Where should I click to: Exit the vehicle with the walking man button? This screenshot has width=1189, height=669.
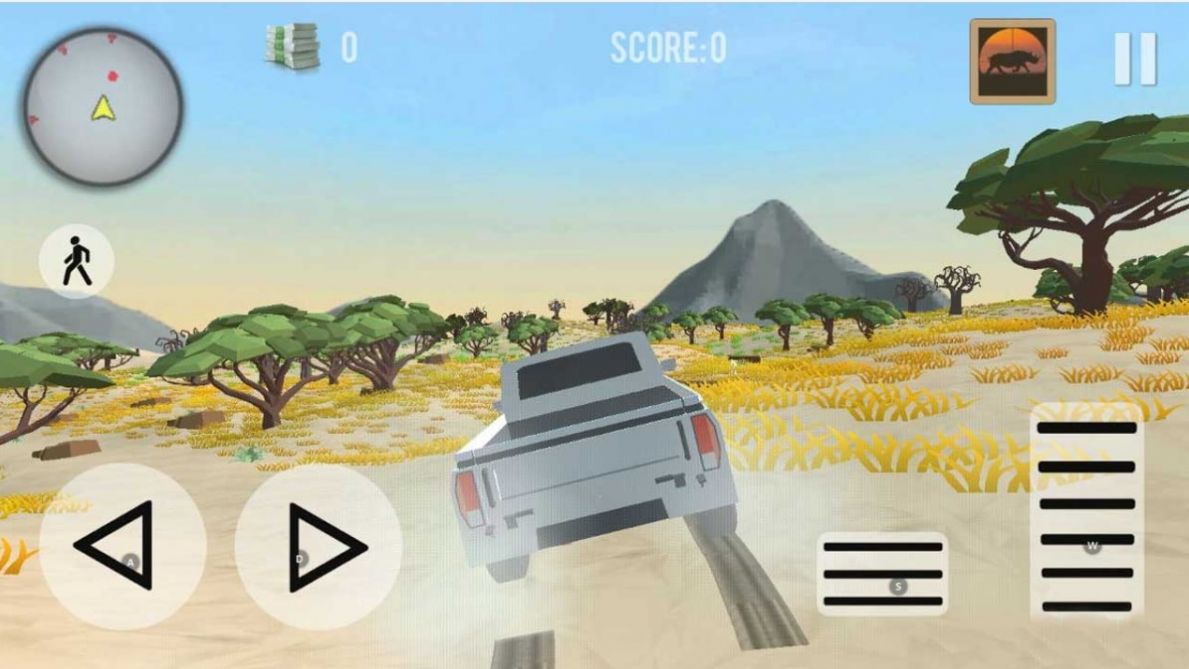77,263
